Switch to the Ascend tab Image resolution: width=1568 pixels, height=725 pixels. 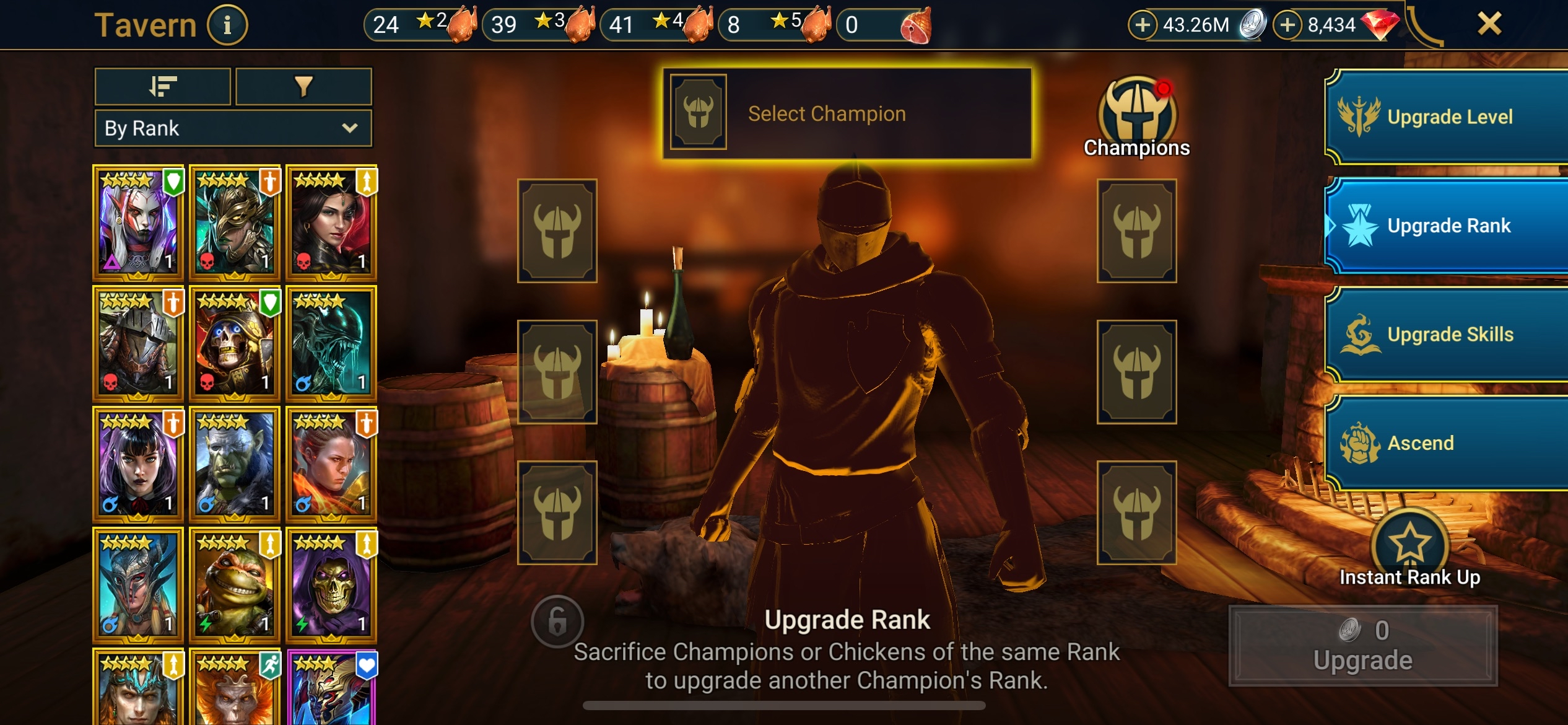click(1448, 443)
